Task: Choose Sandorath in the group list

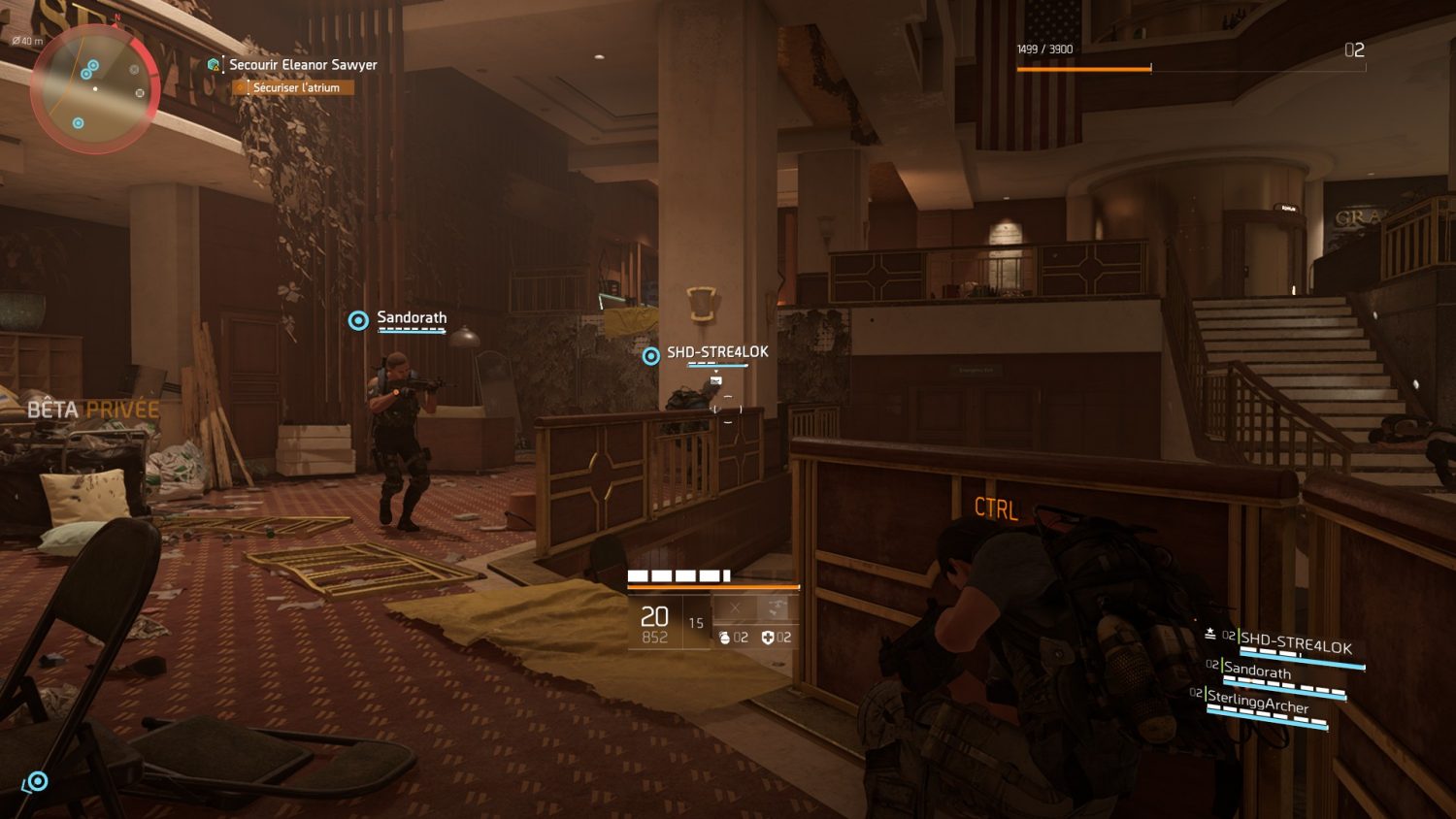Action: click(x=1257, y=671)
